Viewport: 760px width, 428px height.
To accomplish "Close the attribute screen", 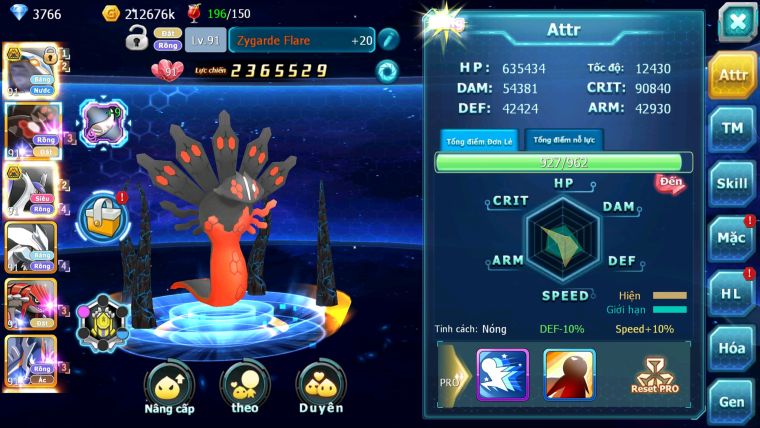I will point(737,21).
